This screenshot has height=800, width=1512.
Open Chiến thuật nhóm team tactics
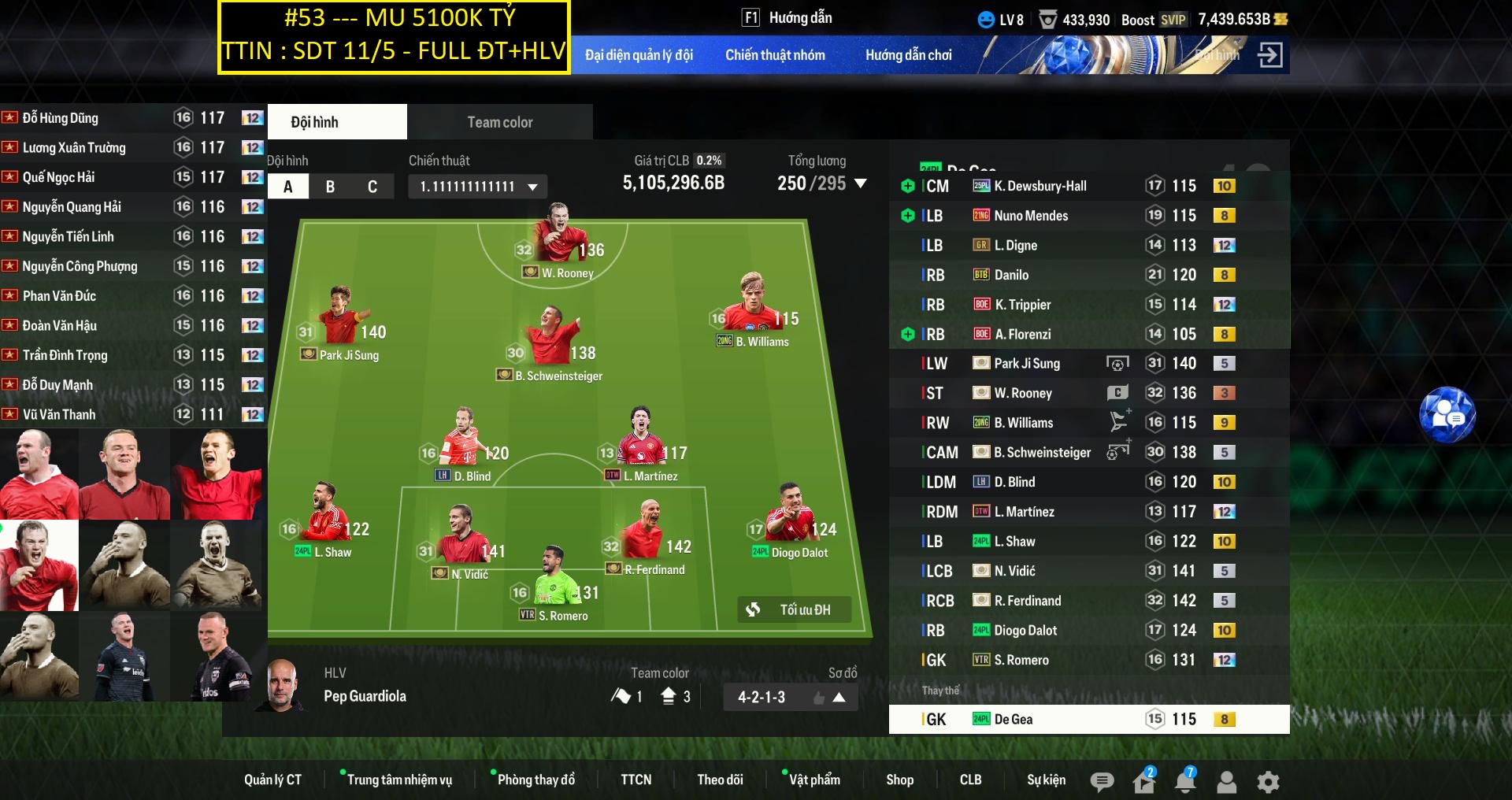[775, 55]
